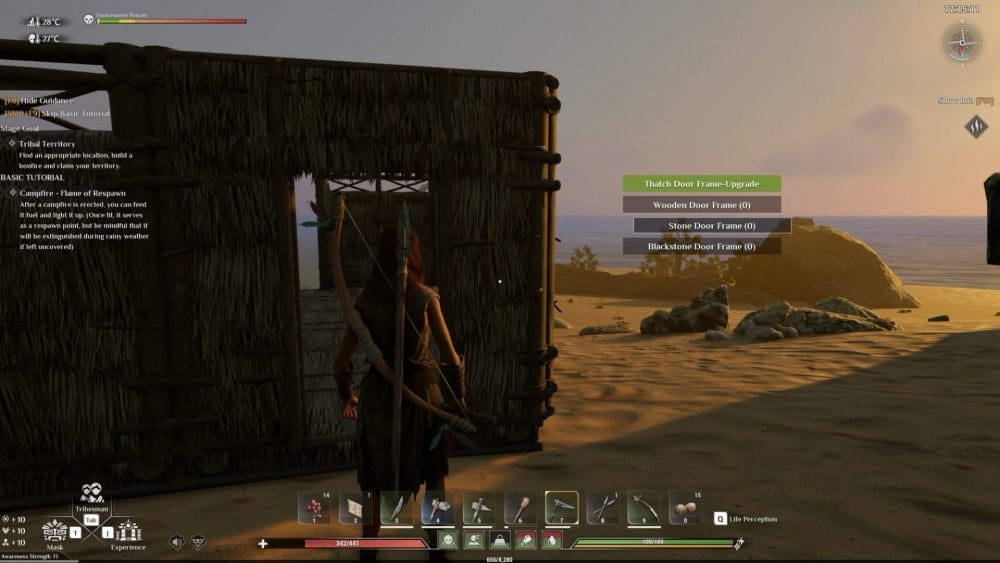
Task: Select the Thatch Door Frame-Upgrade option
Action: click(701, 184)
